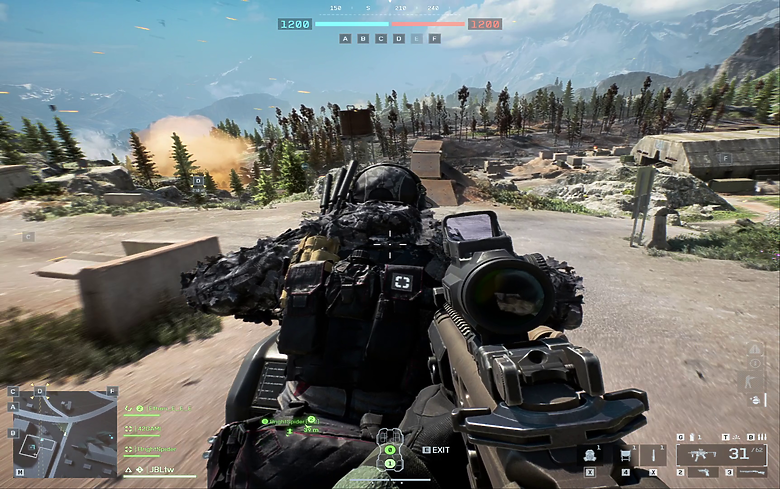Select the armor vest gadget slot

click(x=590, y=455)
